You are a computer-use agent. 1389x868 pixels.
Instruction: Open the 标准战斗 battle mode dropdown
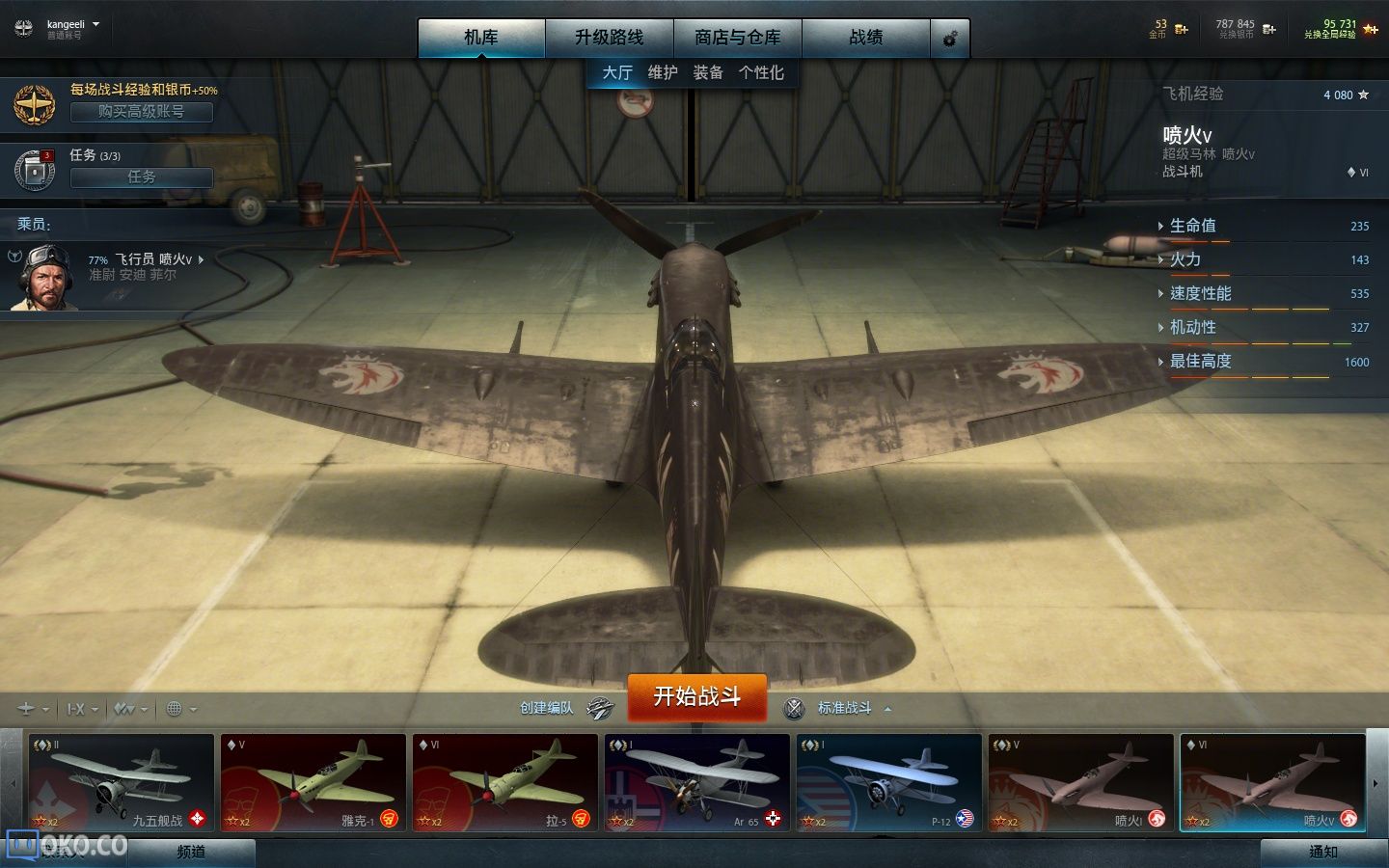click(x=845, y=708)
